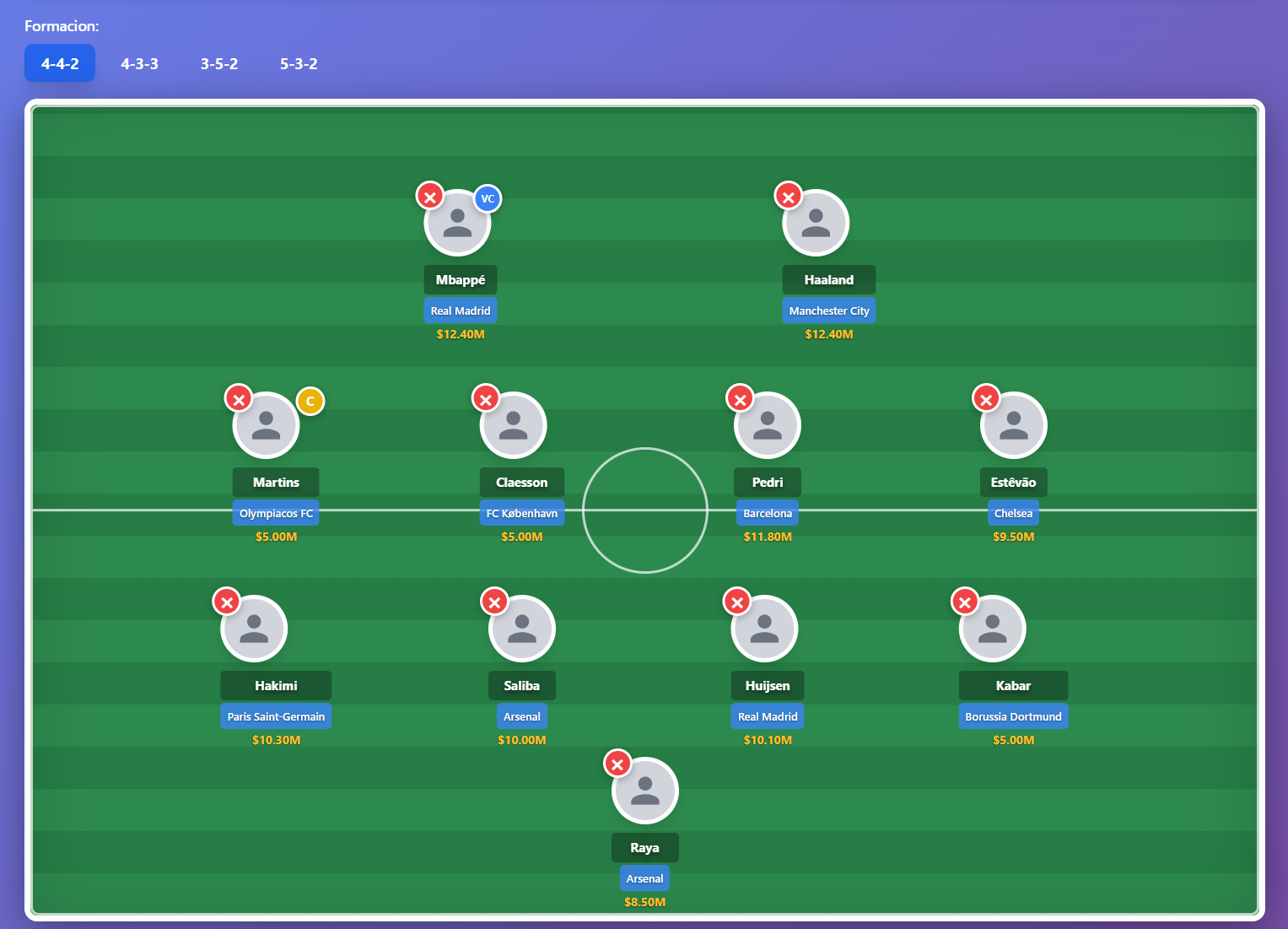Select Haaland's Manchester City team tag
Viewport: 1288px width, 929px height.
coord(829,310)
